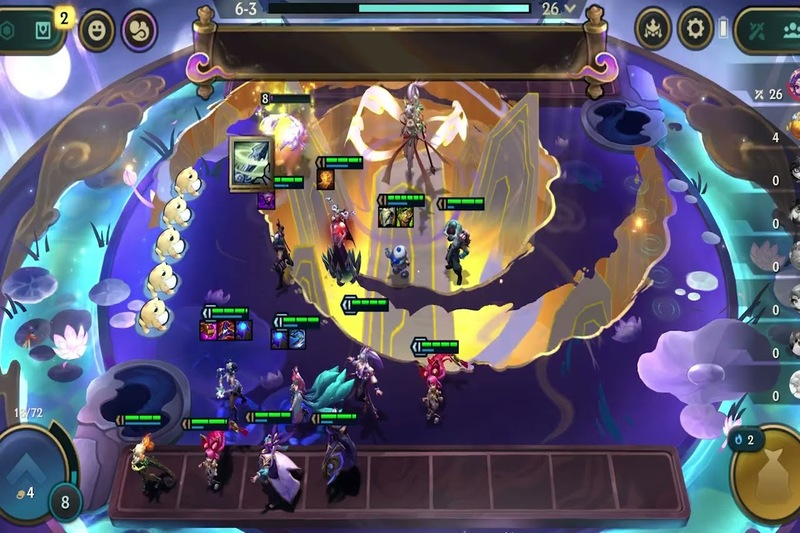
Task: Tap the crowned mask icon button
Action: 653,29
